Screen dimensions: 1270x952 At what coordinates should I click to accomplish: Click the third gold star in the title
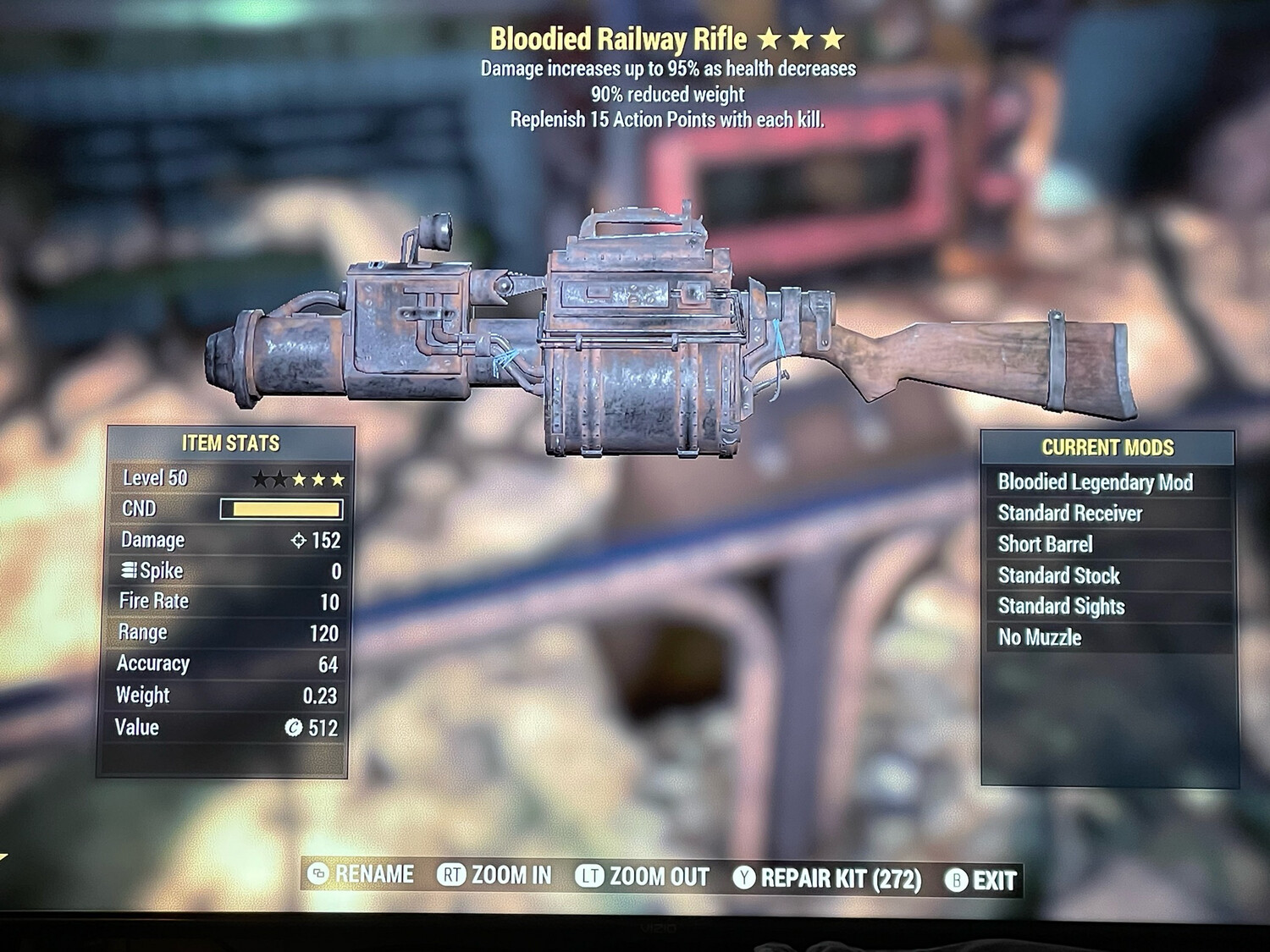click(832, 36)
